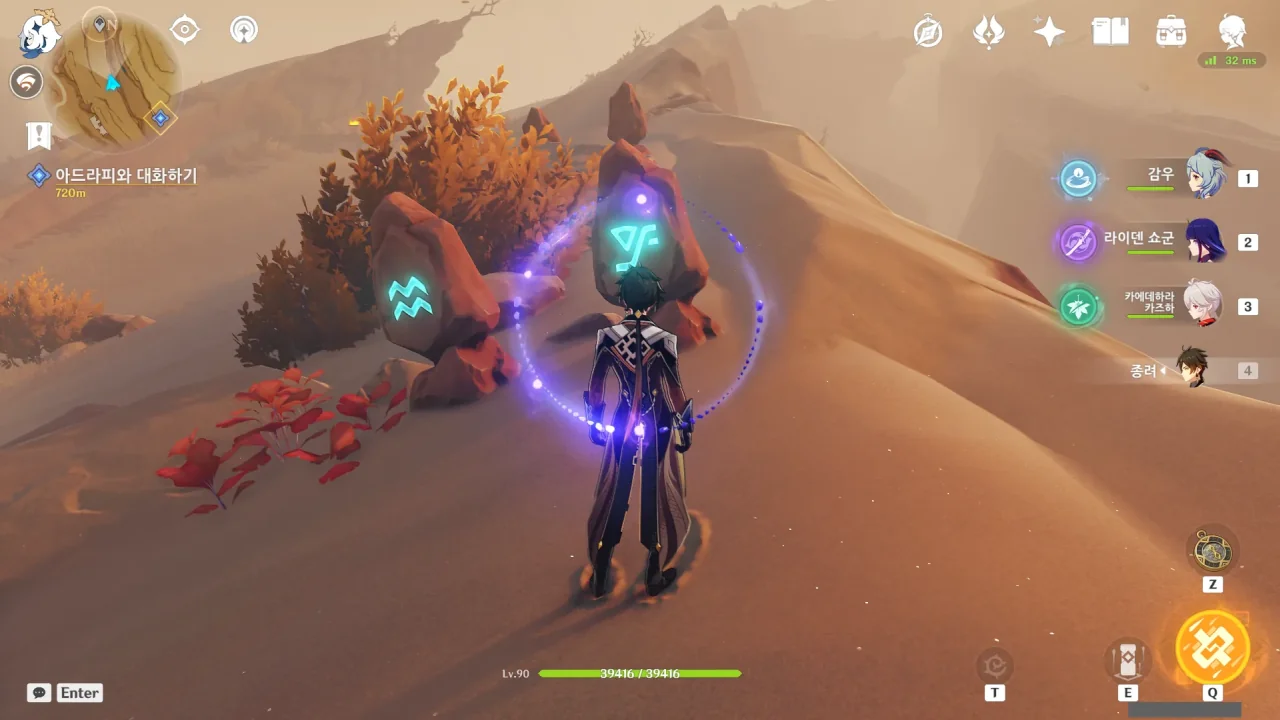Viewport: 1280px width, 720px height.
Task: Open the character screen silhouette icon
Action: (x=1232, y=32)
